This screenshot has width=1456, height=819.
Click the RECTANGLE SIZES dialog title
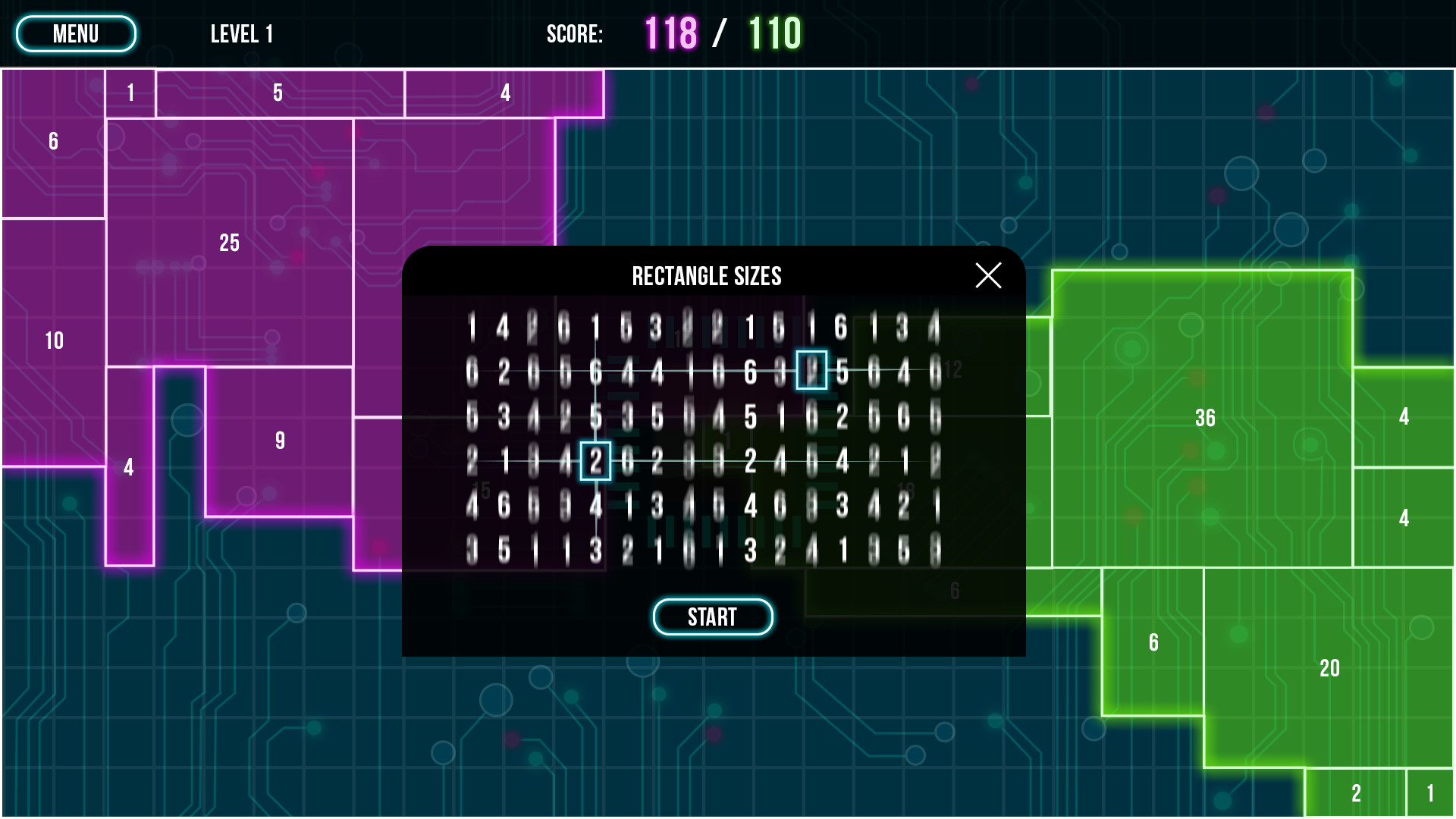[707, 276]
